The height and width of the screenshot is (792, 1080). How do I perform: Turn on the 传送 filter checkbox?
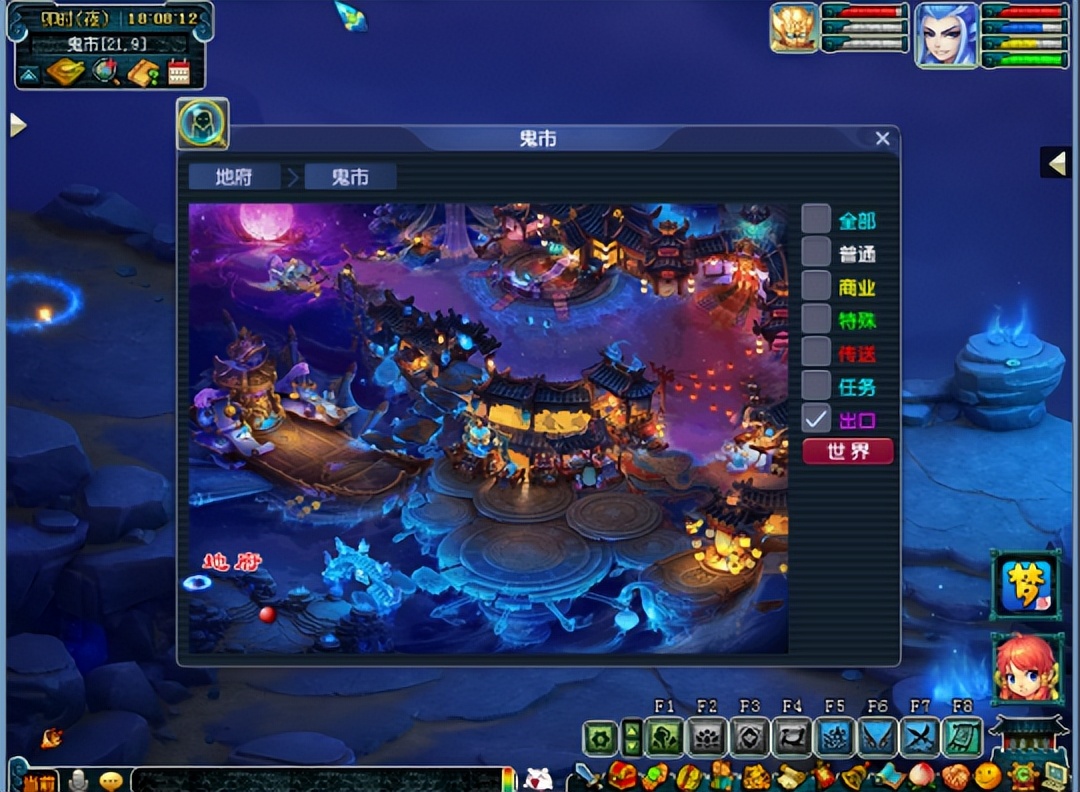pos(816,352)
